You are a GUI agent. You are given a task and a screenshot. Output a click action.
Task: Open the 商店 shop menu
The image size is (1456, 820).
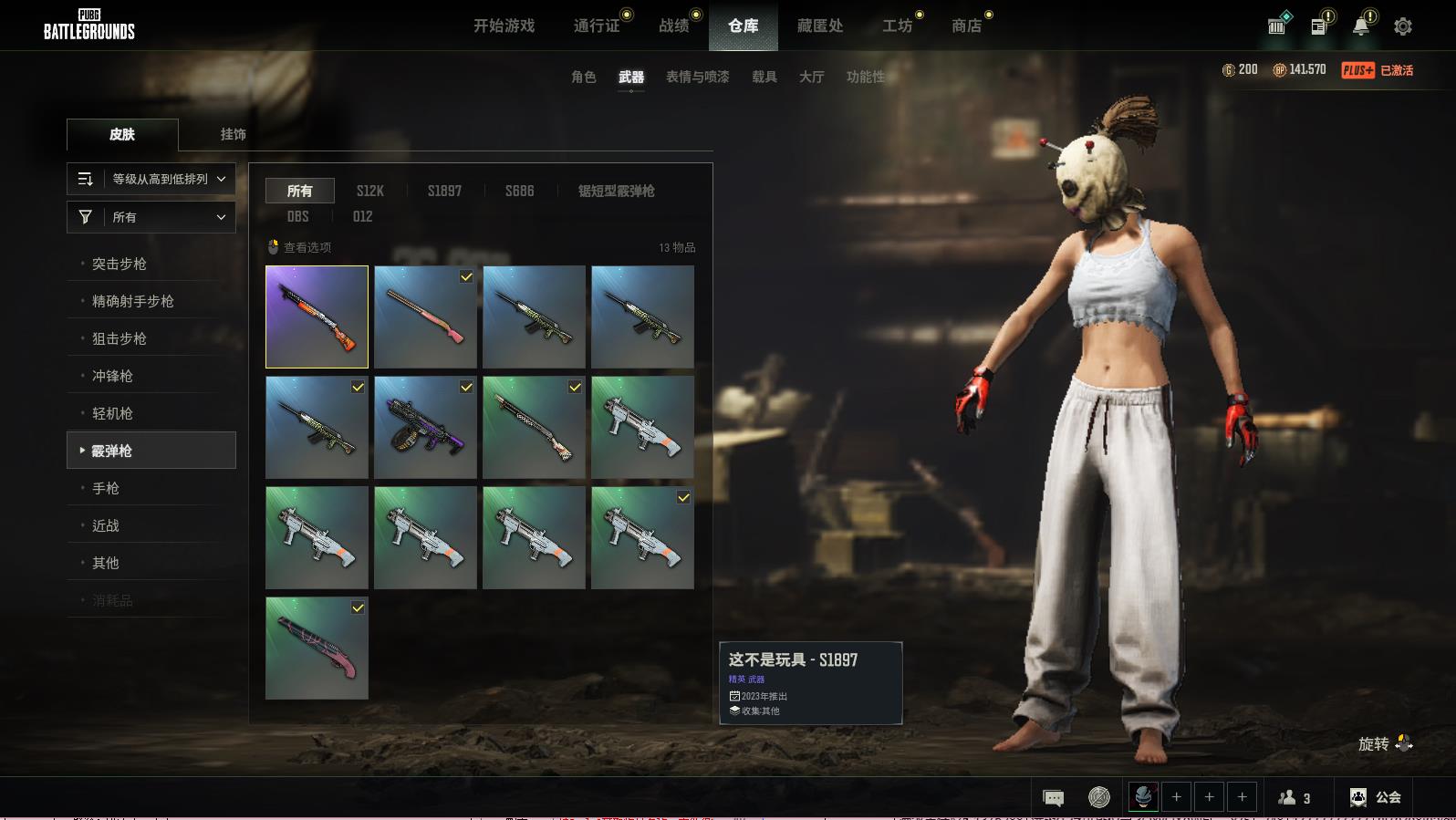coord(966,26)
